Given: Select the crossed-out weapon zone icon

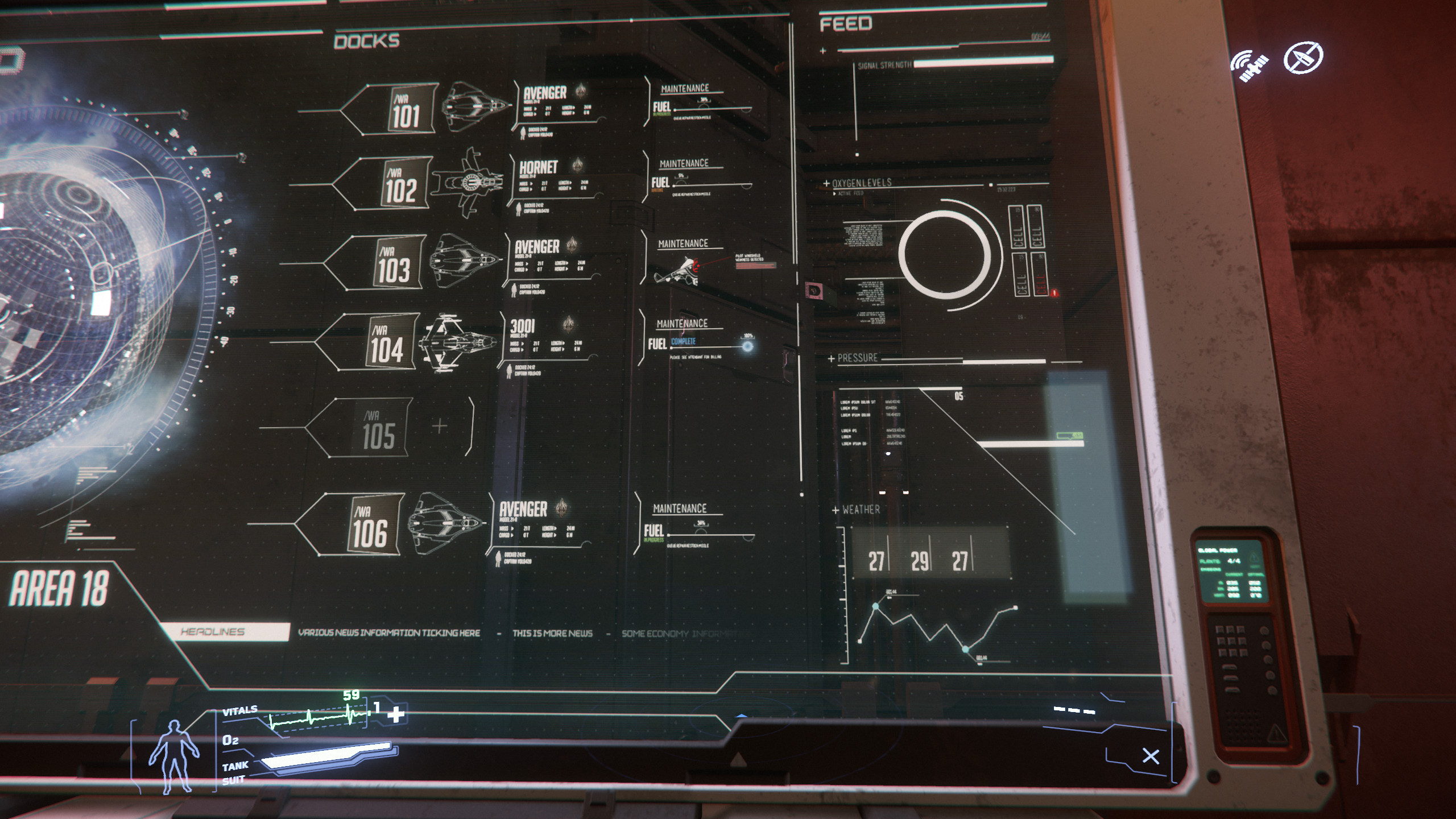Looking at the screenshot, I should pos(1303,57).
